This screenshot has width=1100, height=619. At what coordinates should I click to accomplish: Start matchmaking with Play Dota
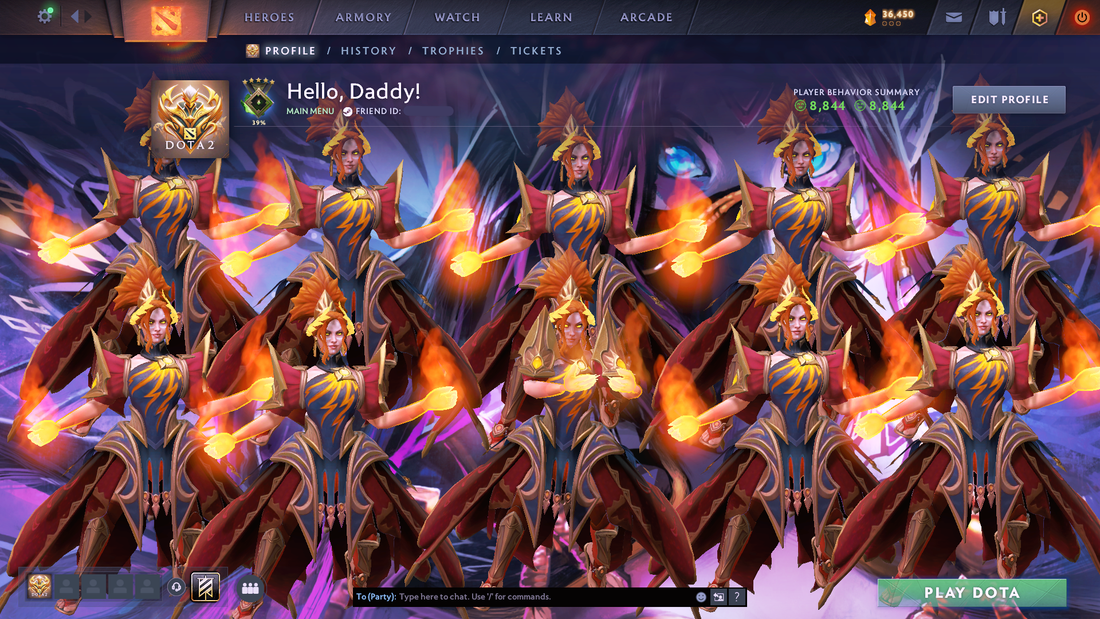point(971,593)
